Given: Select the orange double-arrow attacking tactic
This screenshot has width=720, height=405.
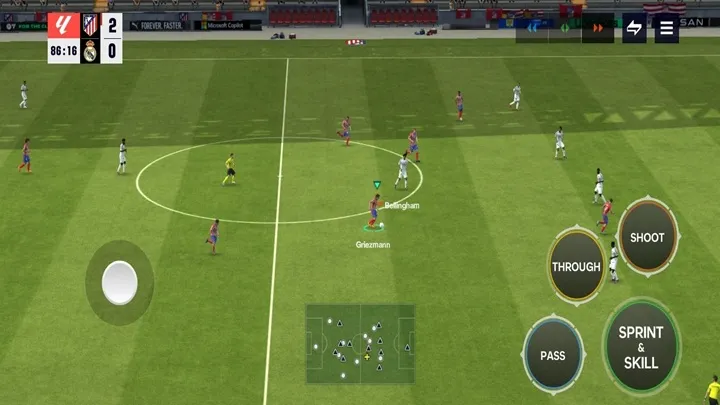Looking at the screenshot, I should coord(598,28).
